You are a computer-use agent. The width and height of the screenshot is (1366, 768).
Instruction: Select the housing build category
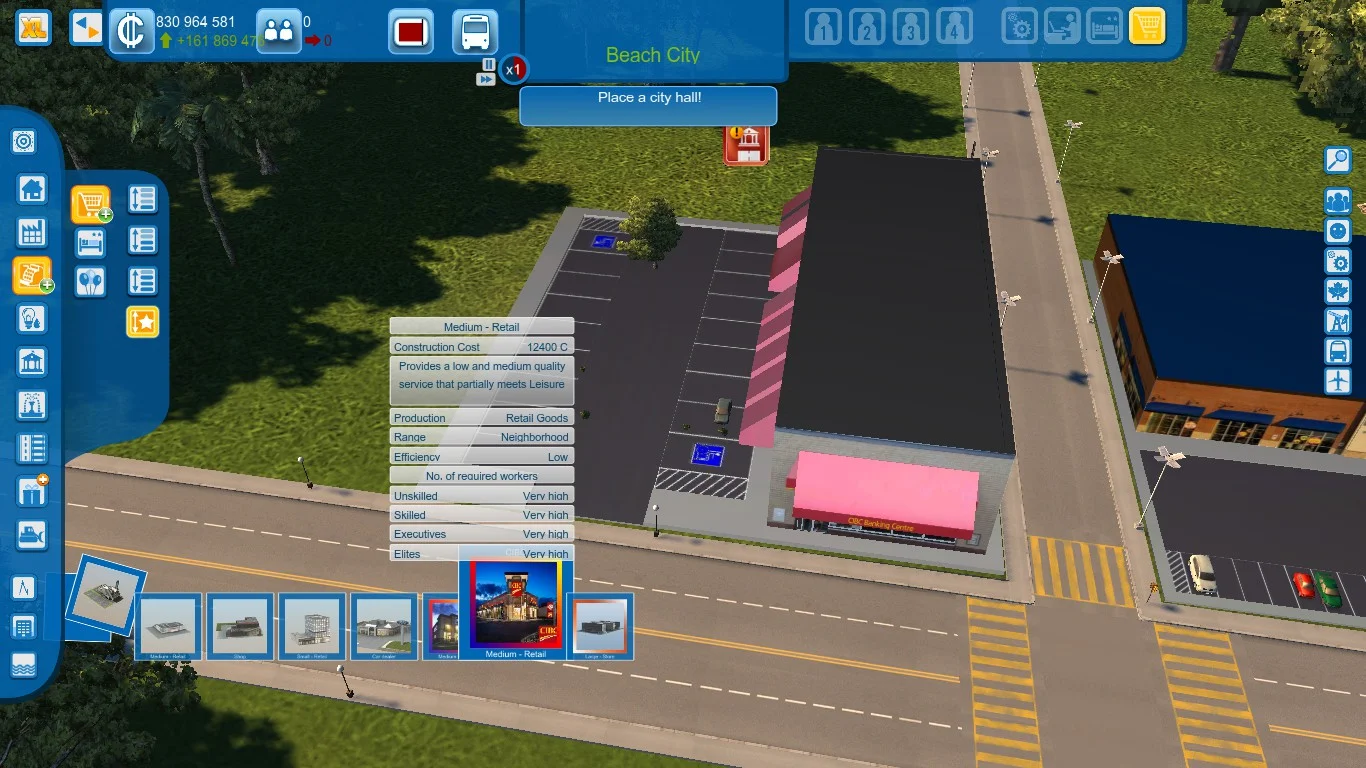[32, 188]
